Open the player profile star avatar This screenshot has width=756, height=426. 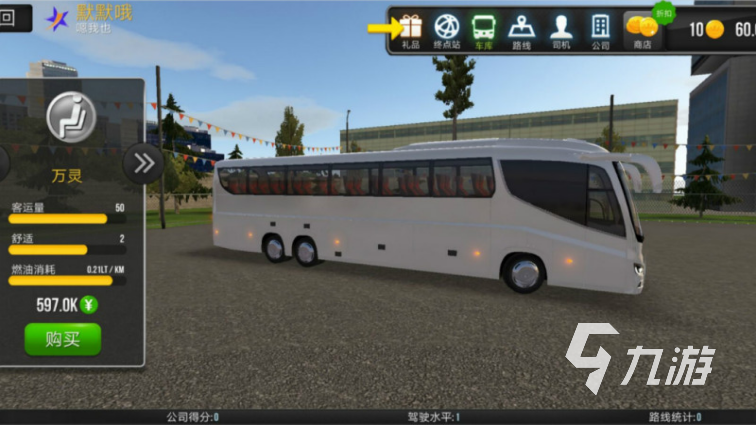58,18
